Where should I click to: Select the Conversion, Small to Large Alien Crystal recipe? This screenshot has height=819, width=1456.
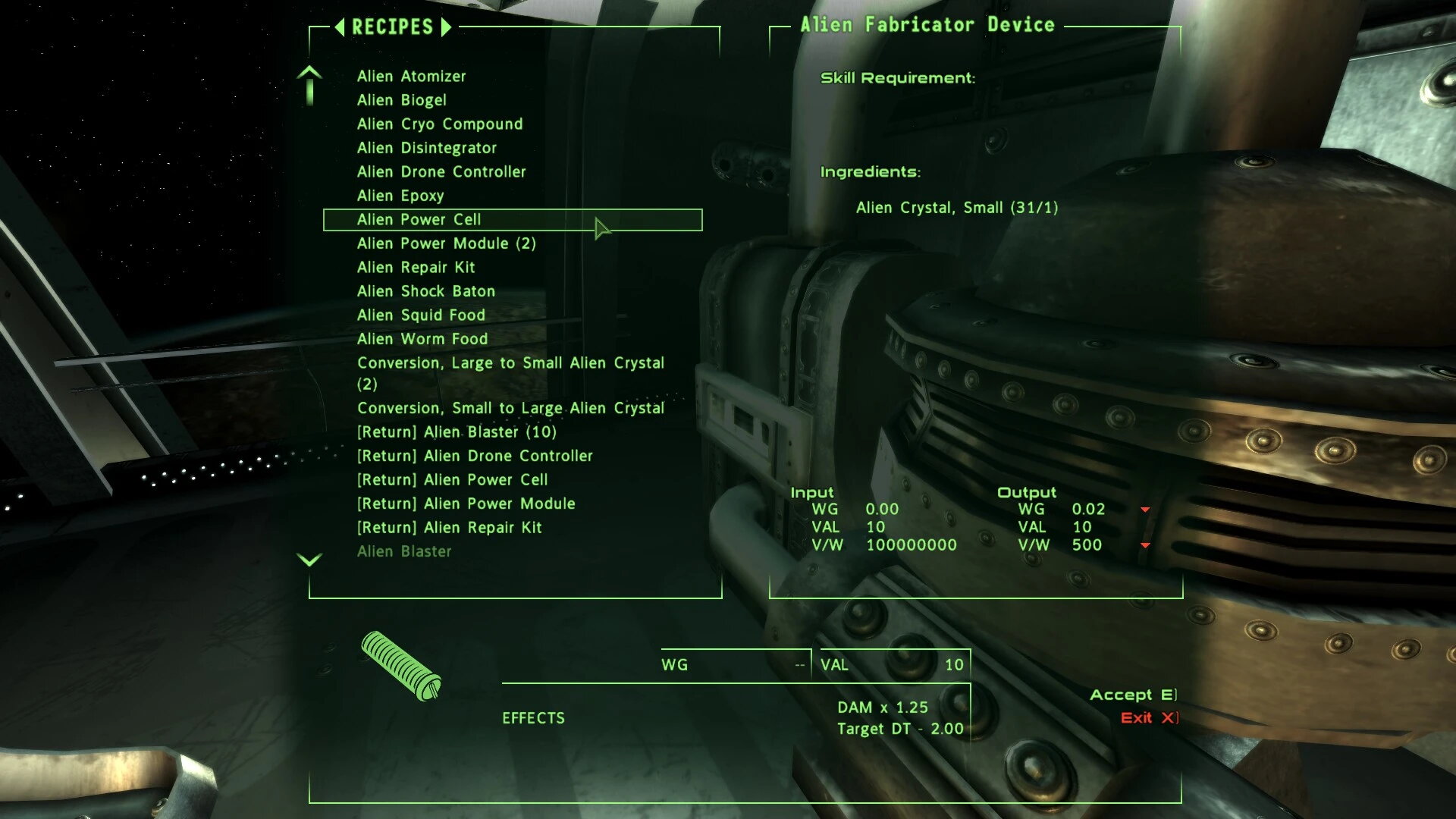coord(510,407)
